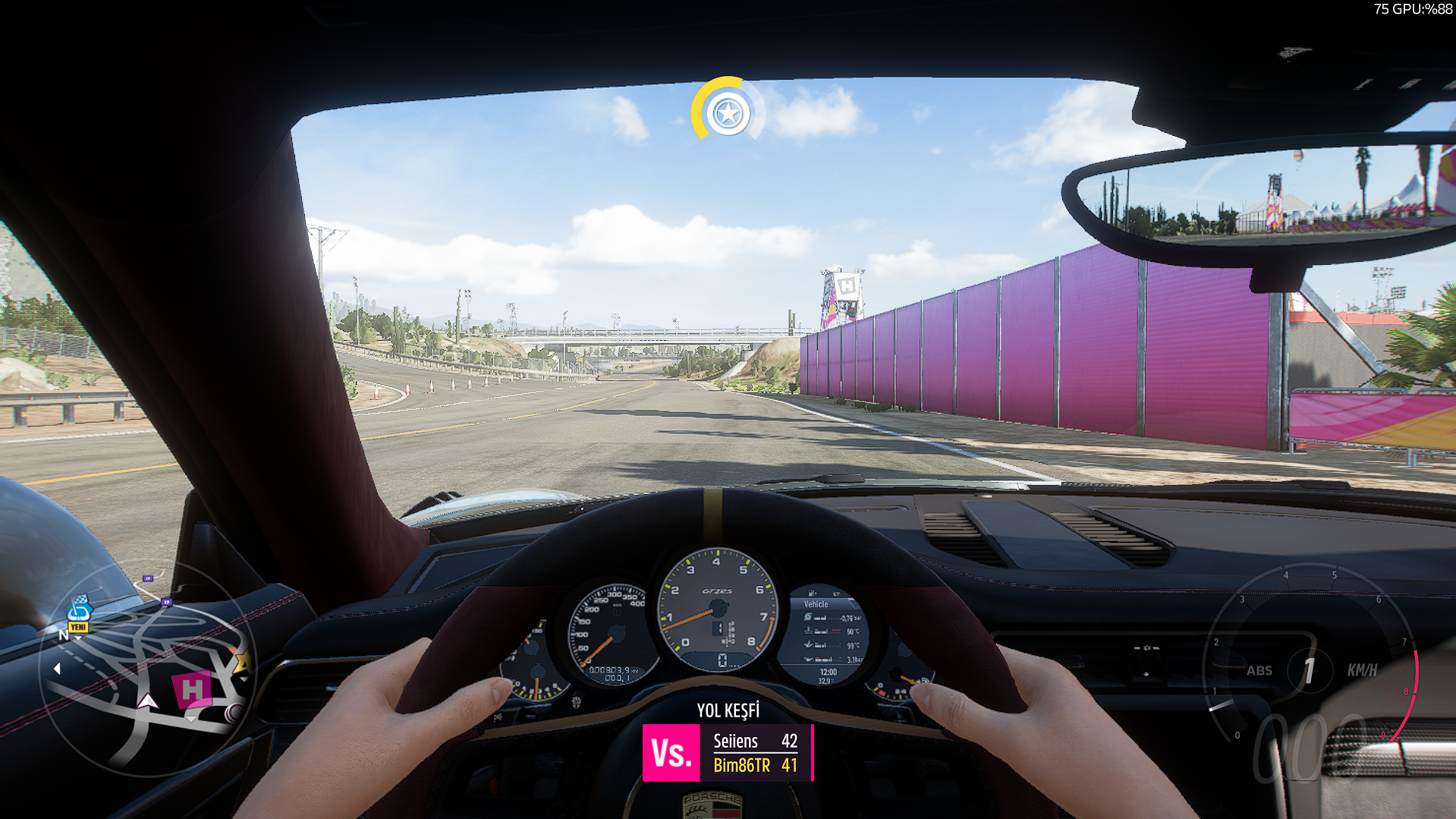Click the skill star icon above the road
The height and width of the screenshot is (819, 1456).
click(728, 114)
